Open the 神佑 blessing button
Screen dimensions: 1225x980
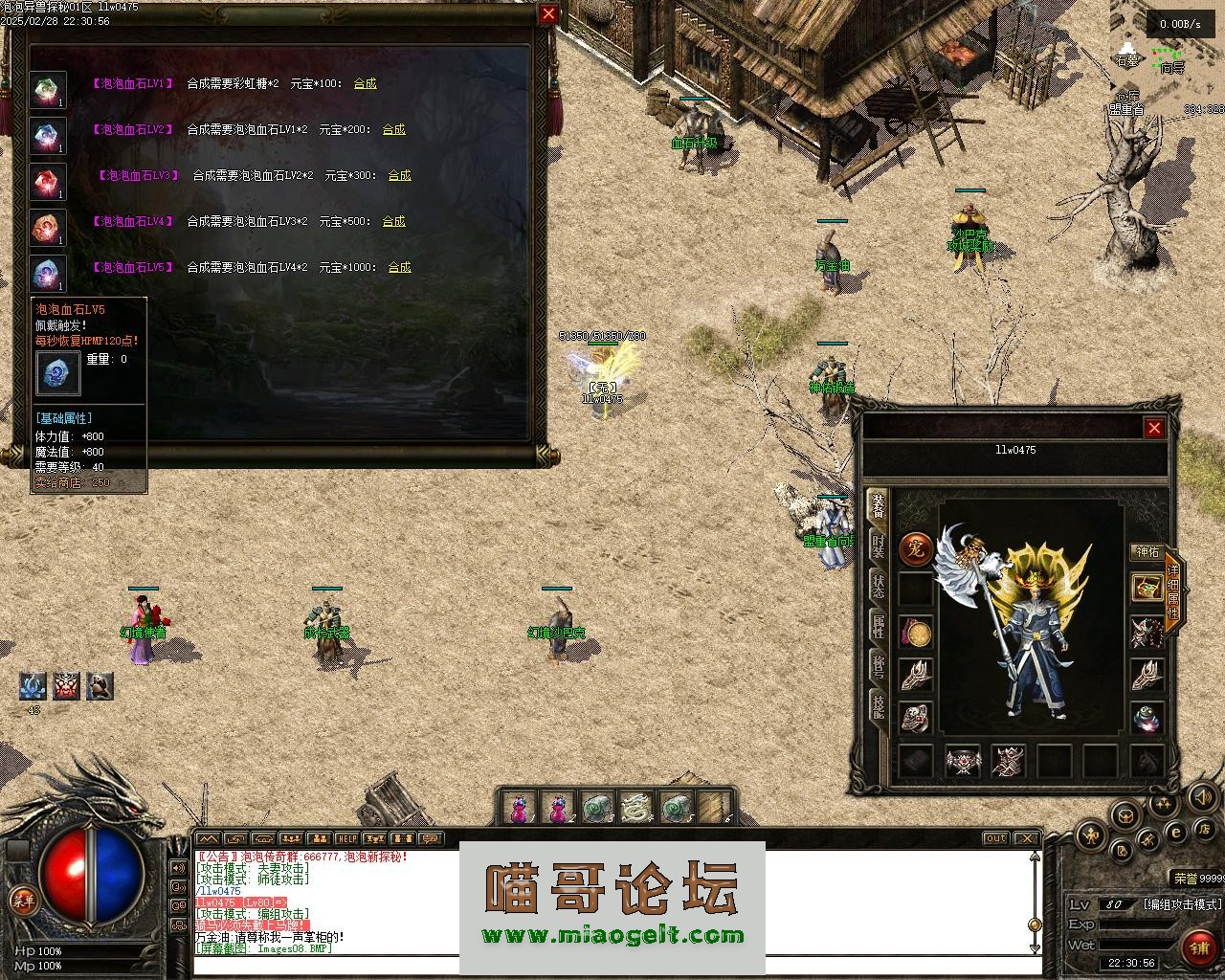pos(1147,552)
